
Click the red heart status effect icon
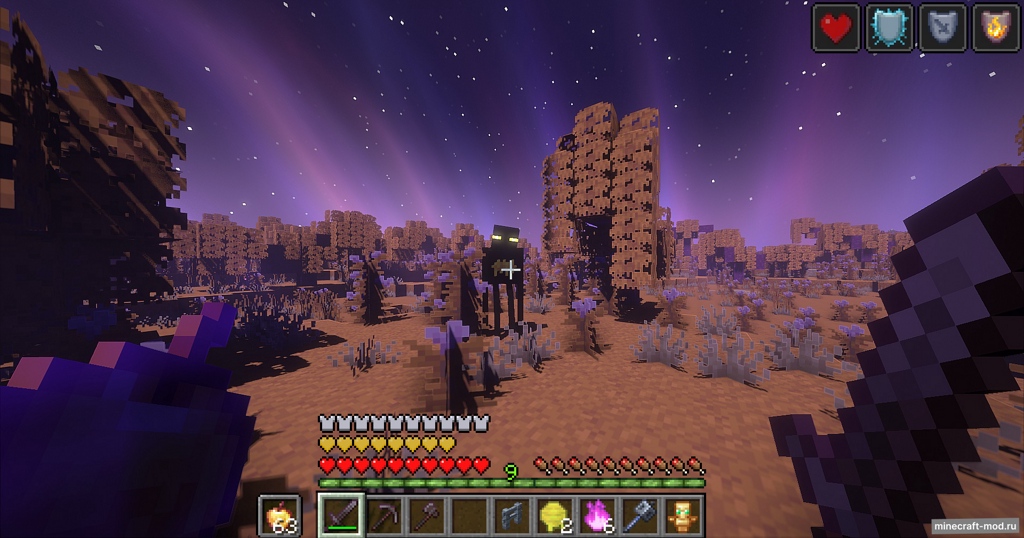pos(836,27)
